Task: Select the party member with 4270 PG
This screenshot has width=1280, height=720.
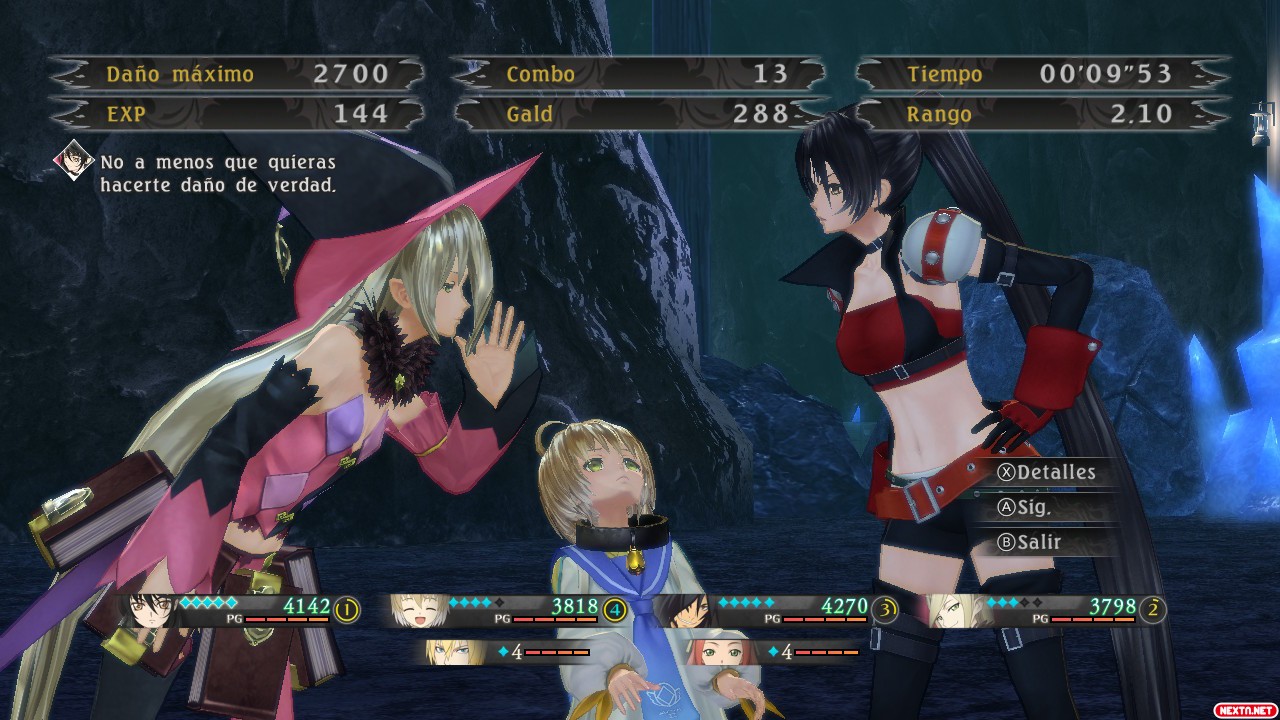Action: coord(686,611)
